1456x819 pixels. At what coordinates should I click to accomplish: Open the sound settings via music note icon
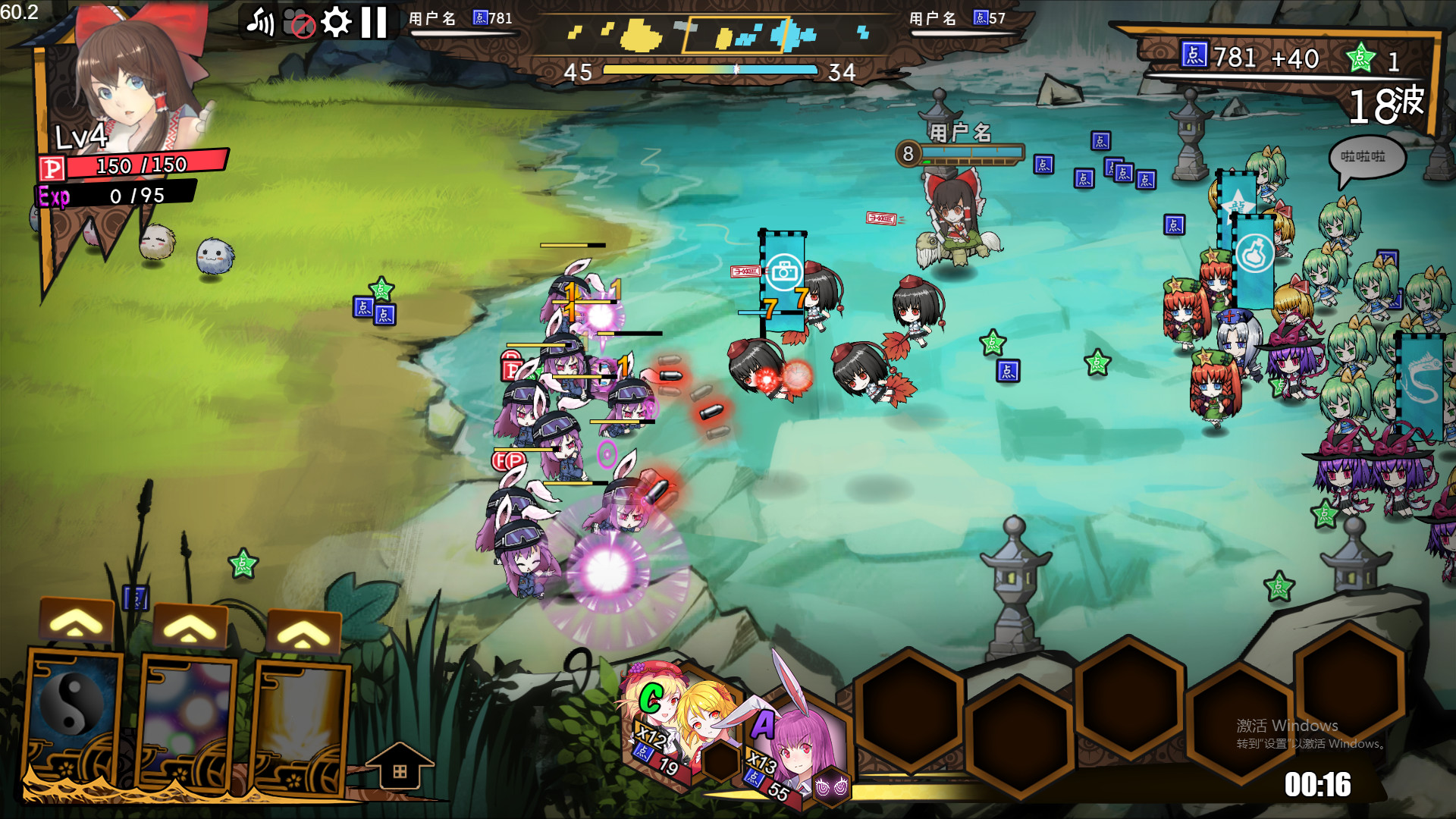coord(262,20)
